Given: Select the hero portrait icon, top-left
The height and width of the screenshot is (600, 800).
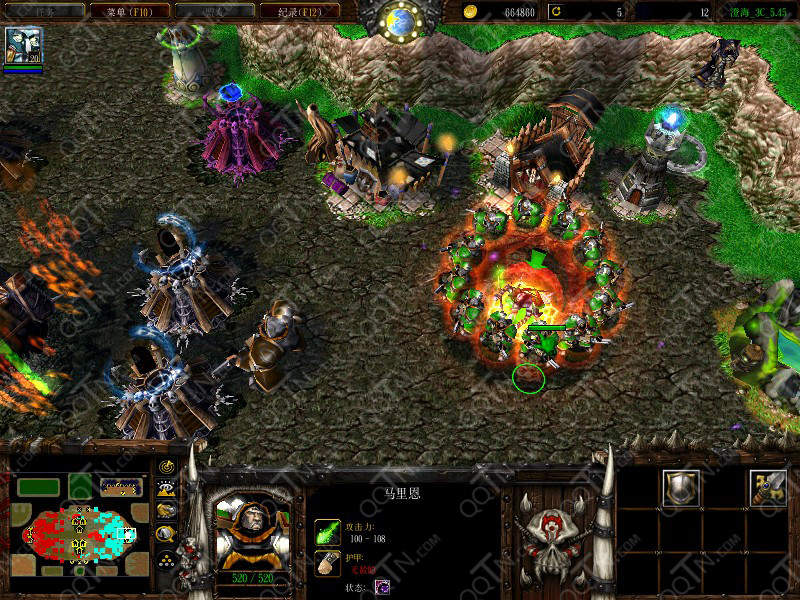Looking at the screenshot, I should coord(23,46).
